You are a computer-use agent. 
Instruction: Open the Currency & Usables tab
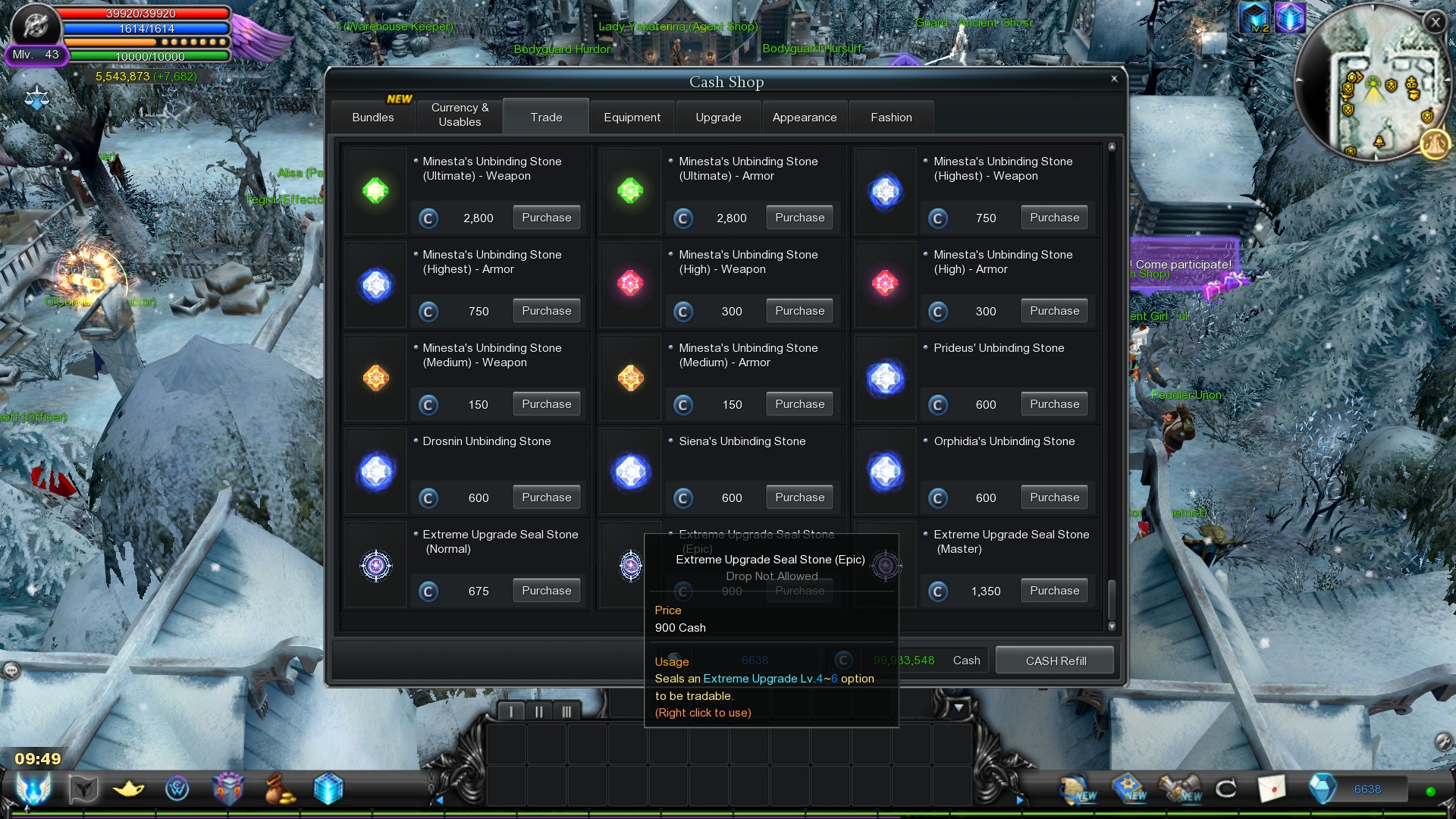[460, 115]
